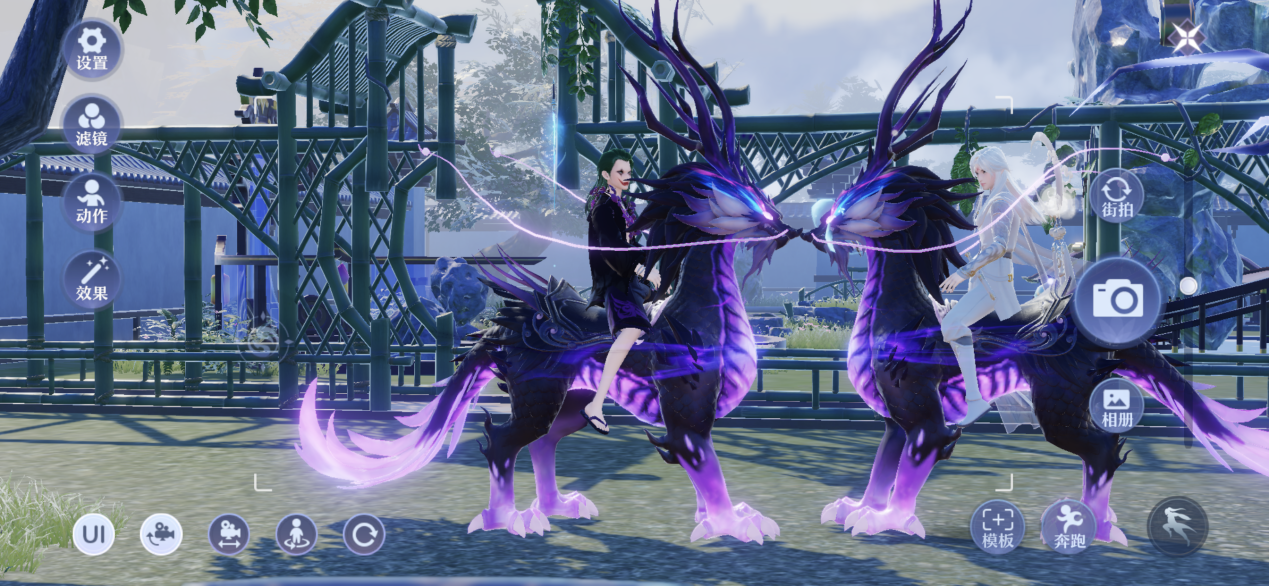Viewport: 1269px width, 586px height.
Task: Tap the leaping figure jump button
Action: click(x=1177, y=527)
